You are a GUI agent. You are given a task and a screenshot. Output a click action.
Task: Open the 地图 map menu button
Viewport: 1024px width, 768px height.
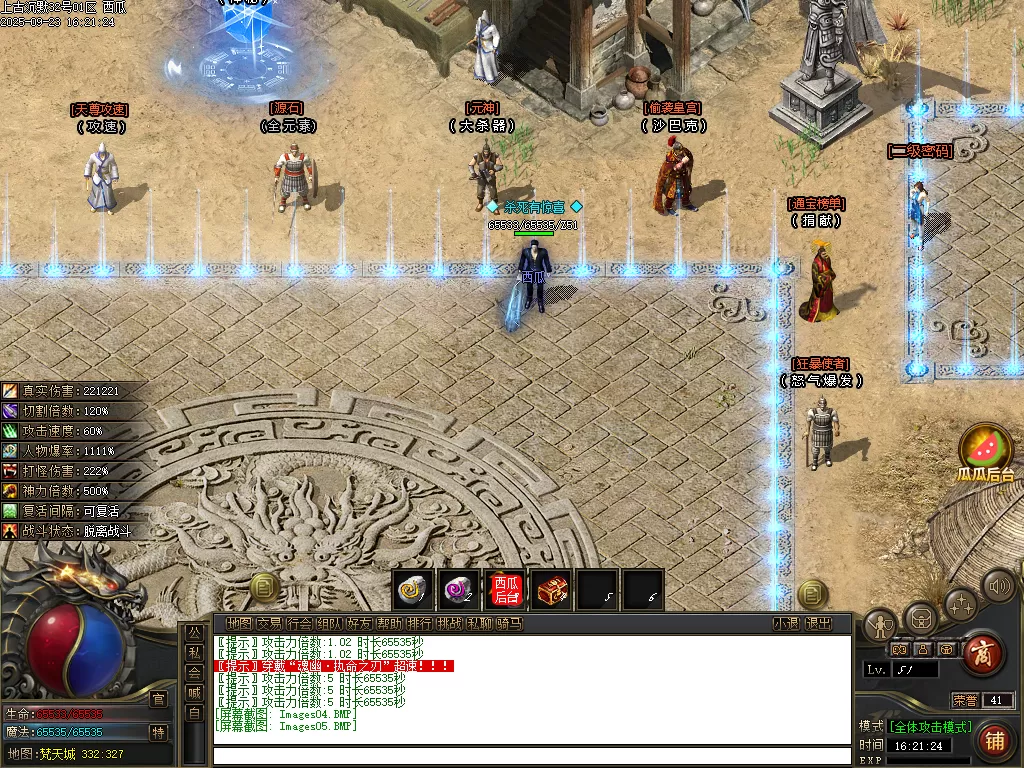239,624
